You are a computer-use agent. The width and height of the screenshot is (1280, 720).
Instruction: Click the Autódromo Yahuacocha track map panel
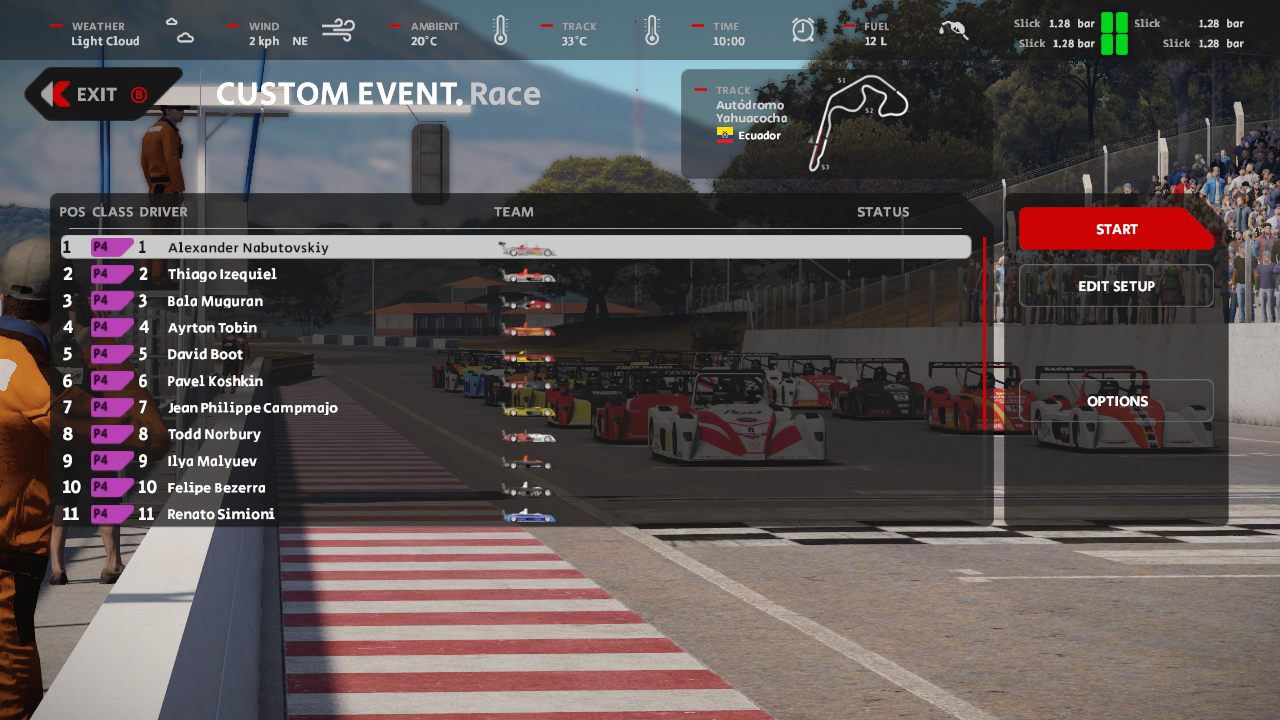coord(836,123)
